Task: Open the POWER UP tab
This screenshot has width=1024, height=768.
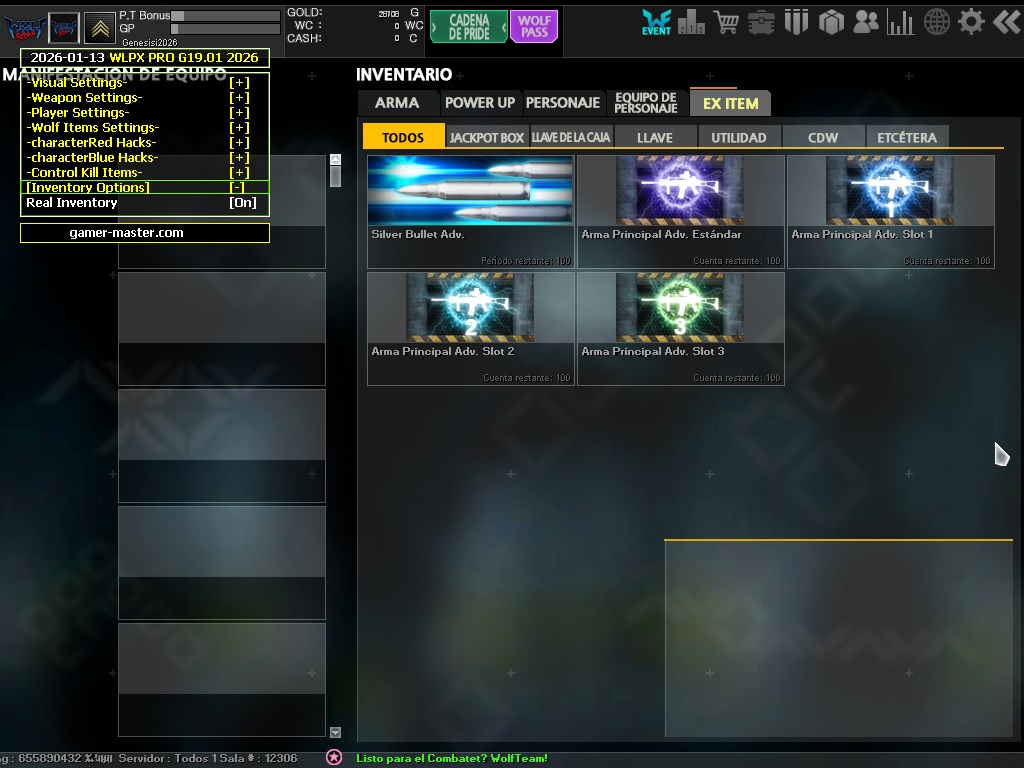Action: pos(480,103)
